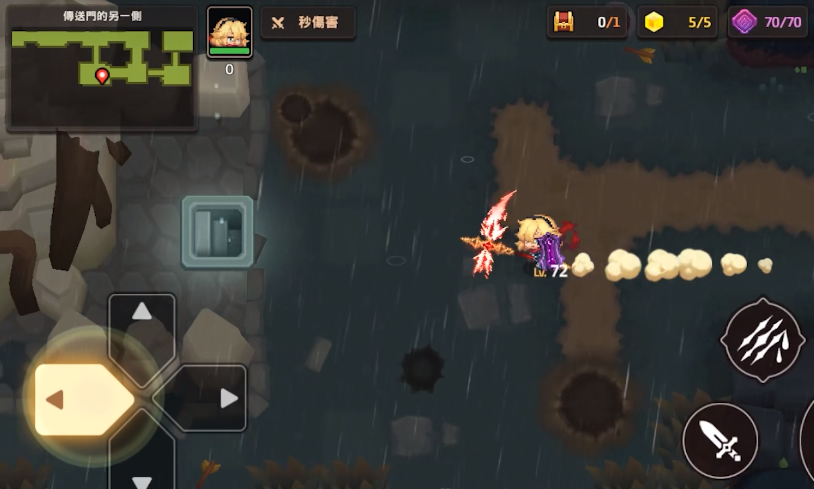Select the blonde hero portrait
The height and width of the screenshot is (489, 814).
click(229, 33)
